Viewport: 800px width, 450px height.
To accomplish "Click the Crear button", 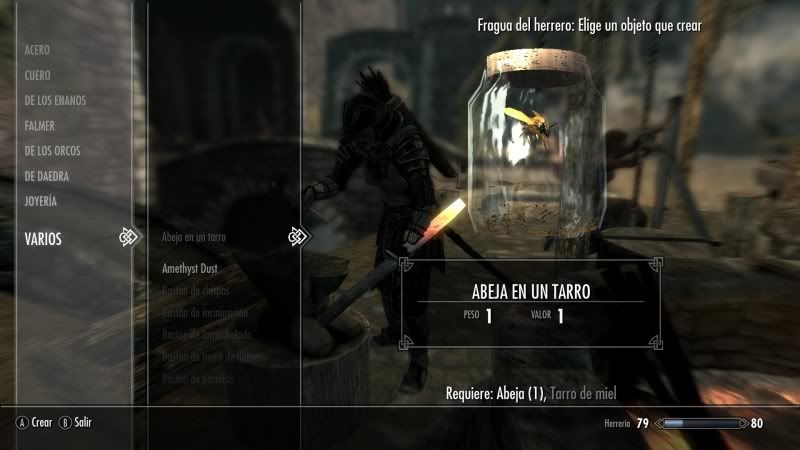I will 34,423.
